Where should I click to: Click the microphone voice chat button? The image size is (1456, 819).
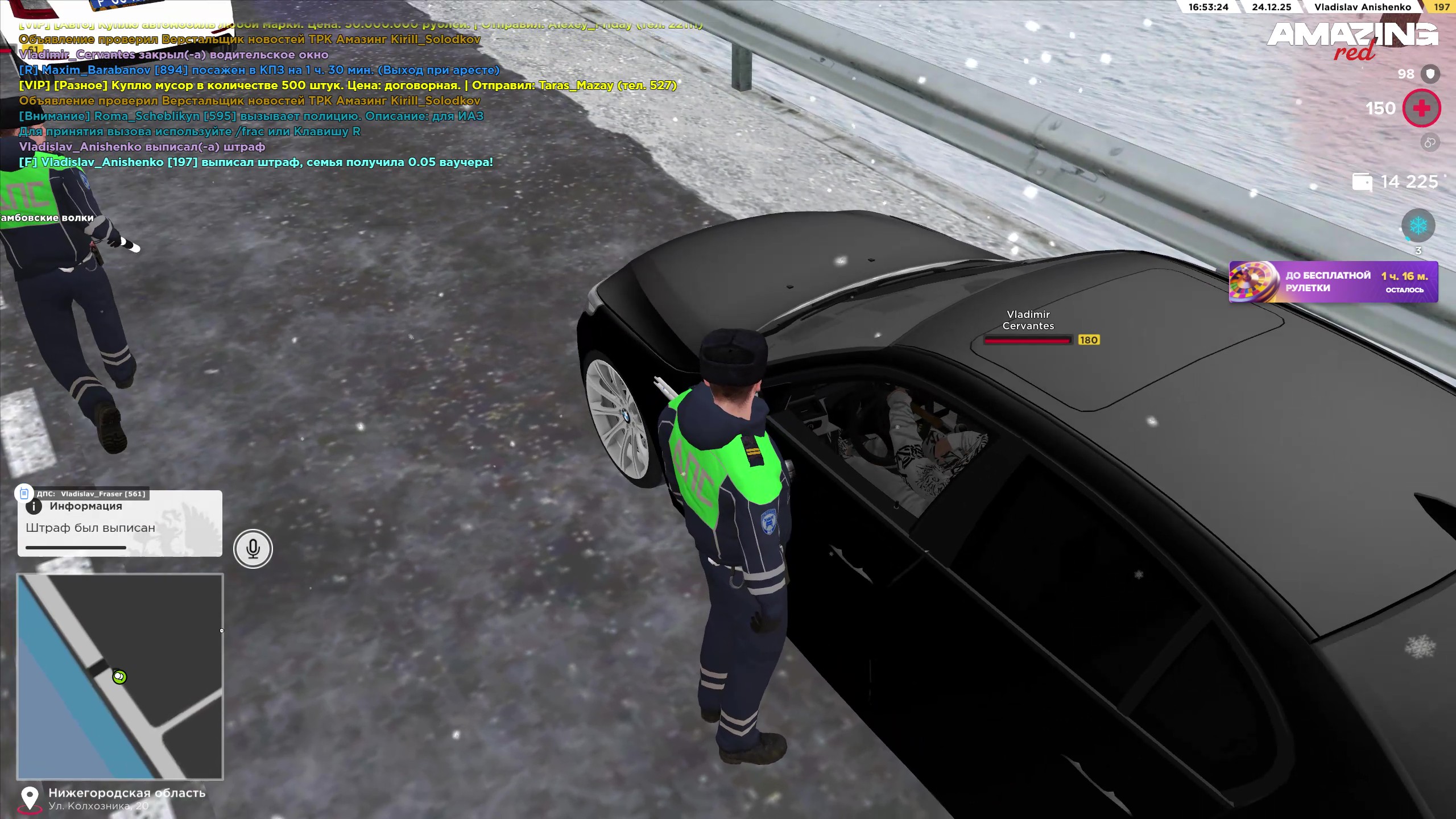click(253, 549)
